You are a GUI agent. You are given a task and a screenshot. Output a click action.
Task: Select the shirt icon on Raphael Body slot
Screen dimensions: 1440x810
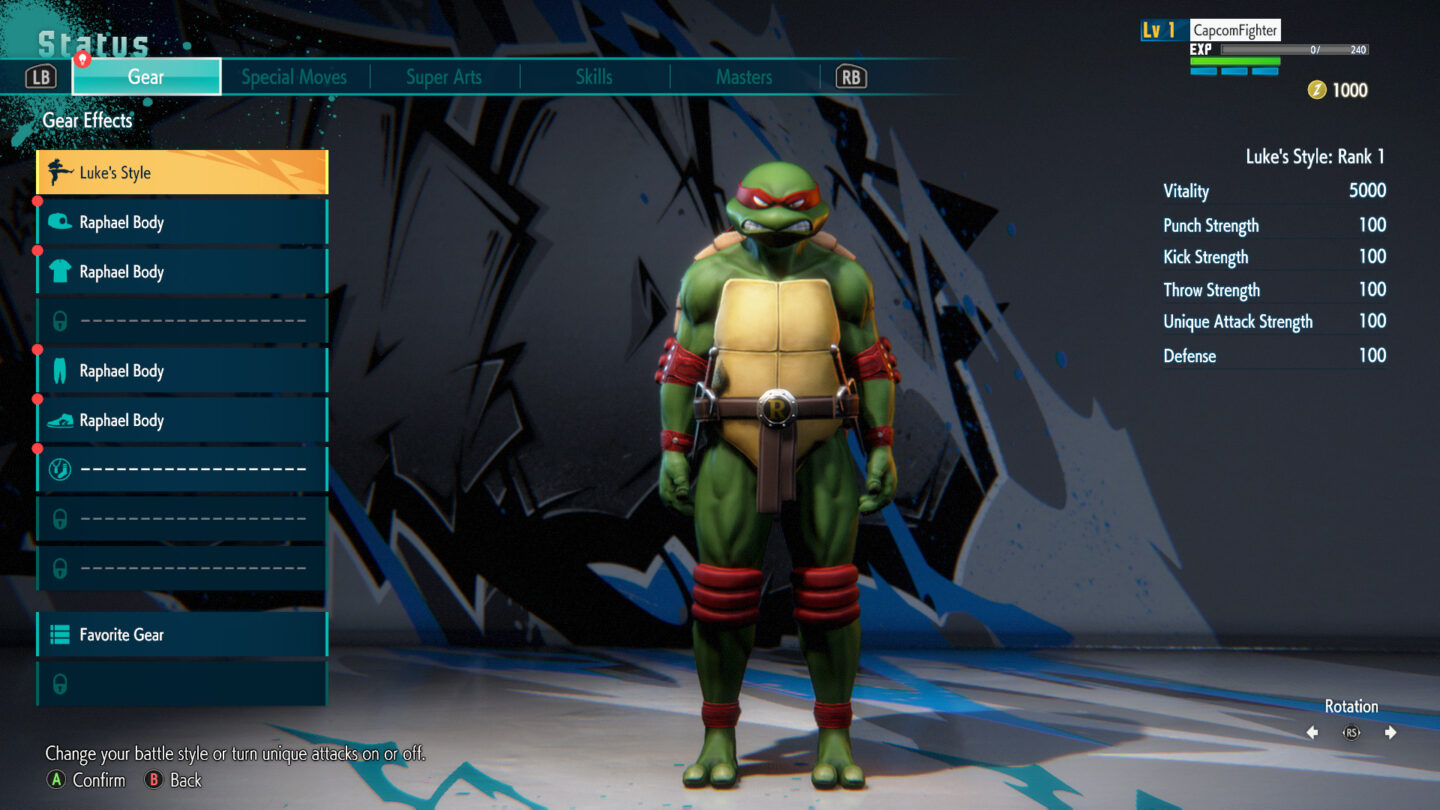coord(60,271)
